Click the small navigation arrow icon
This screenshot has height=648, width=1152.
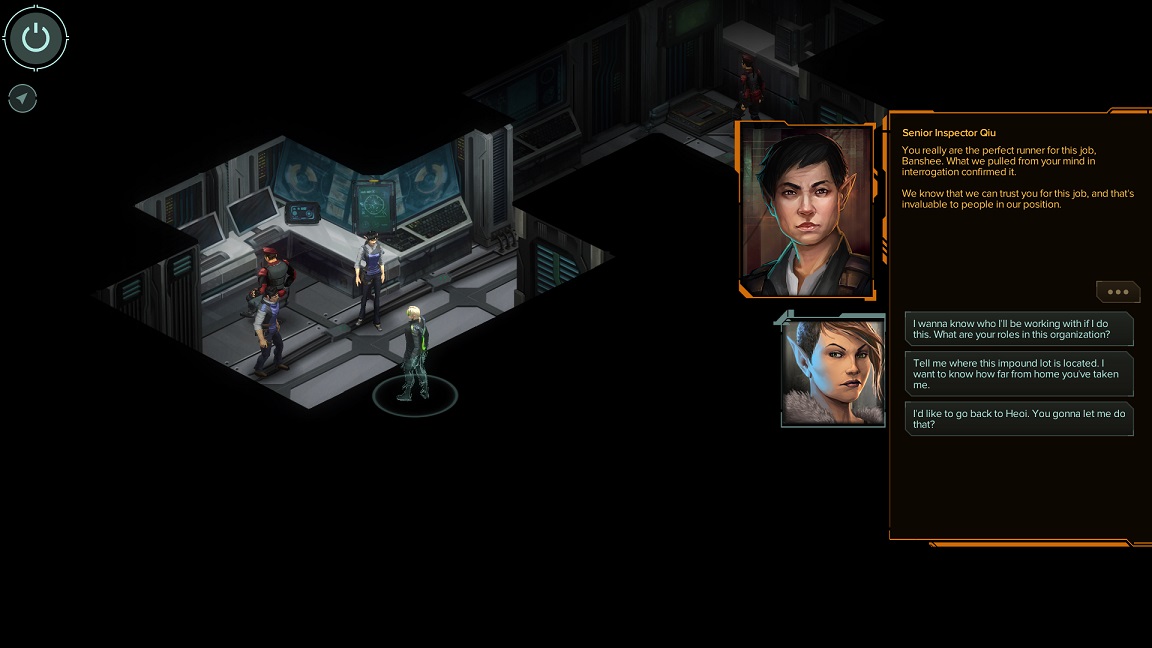point(22,98)
